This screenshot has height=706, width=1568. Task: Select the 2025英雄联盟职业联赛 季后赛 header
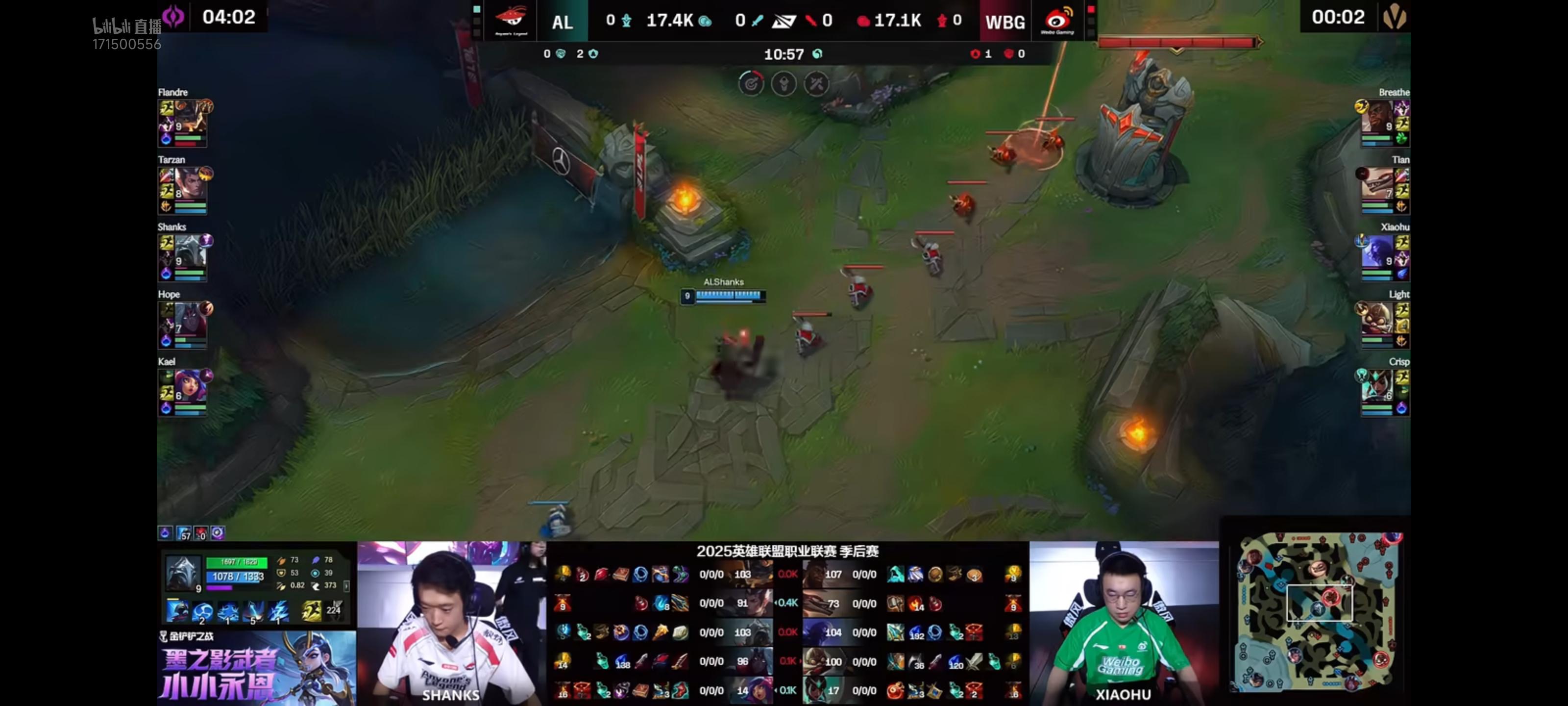[788, 551]
